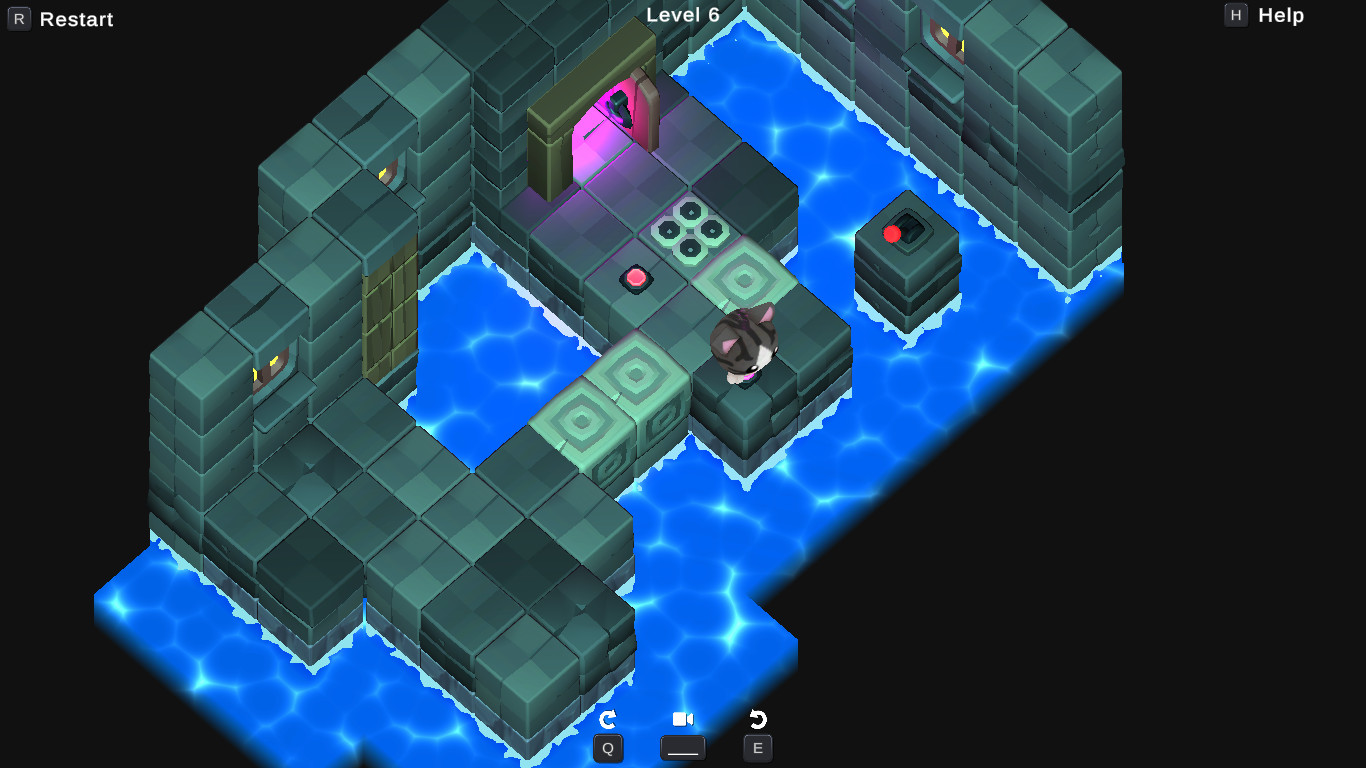Click the rotate camera left icon above Q
Viewport: 1366px width, 768px height.
point(608,717)
